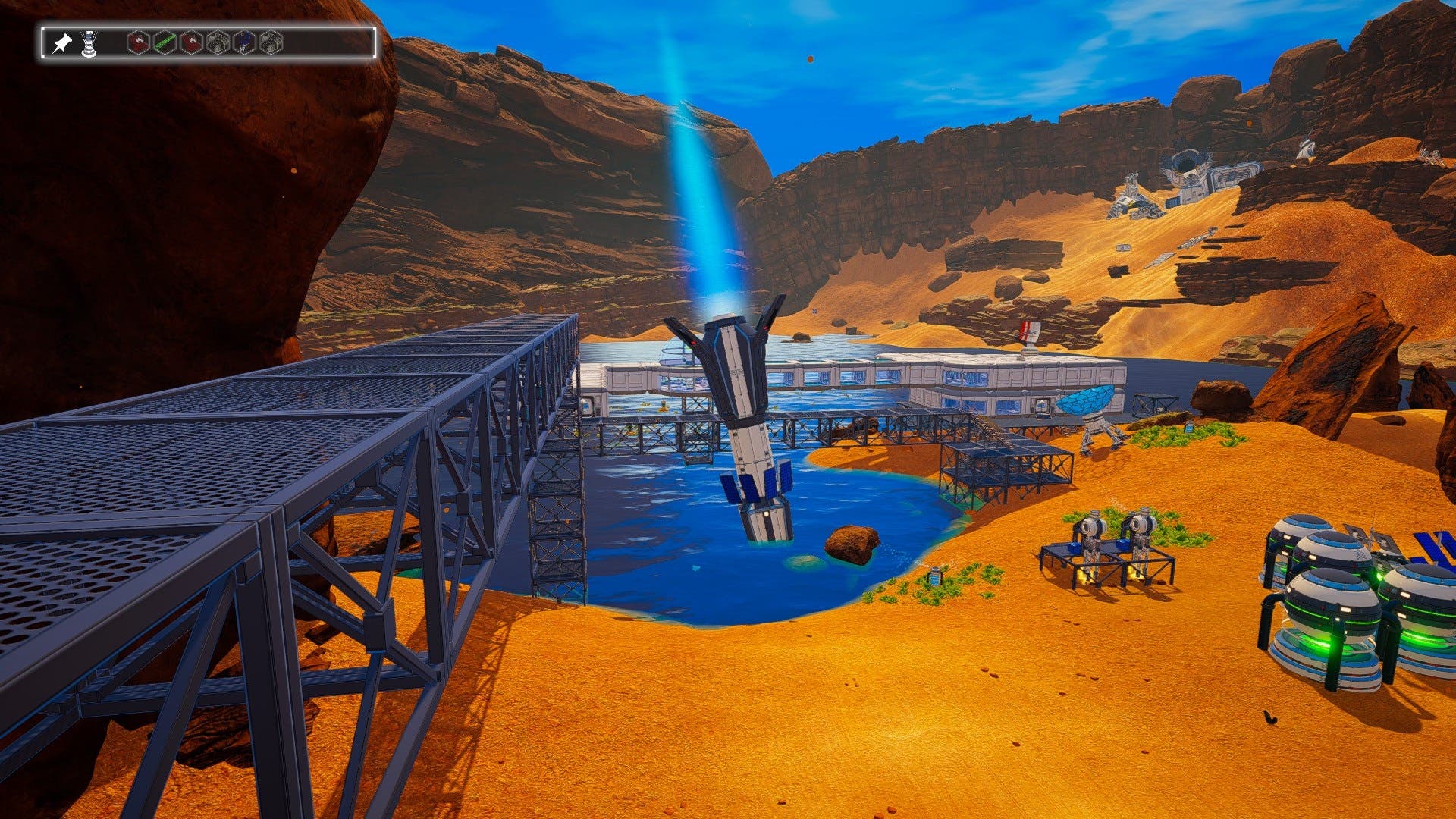Select the last ore hexagon in the tracker
The height and width of the screenshot is (819, 1456).
click(x=270, y=41)
